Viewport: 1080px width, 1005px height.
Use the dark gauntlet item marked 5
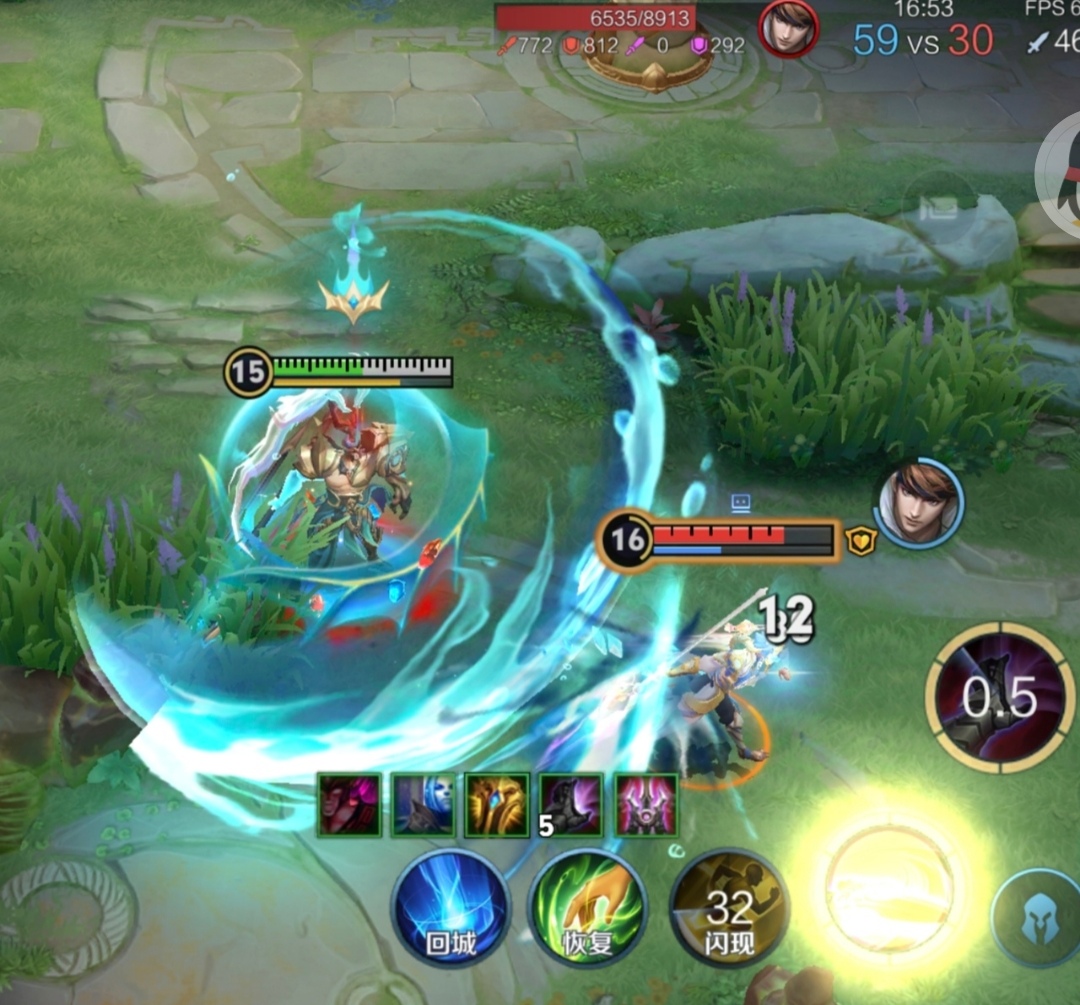coord(571,804)
